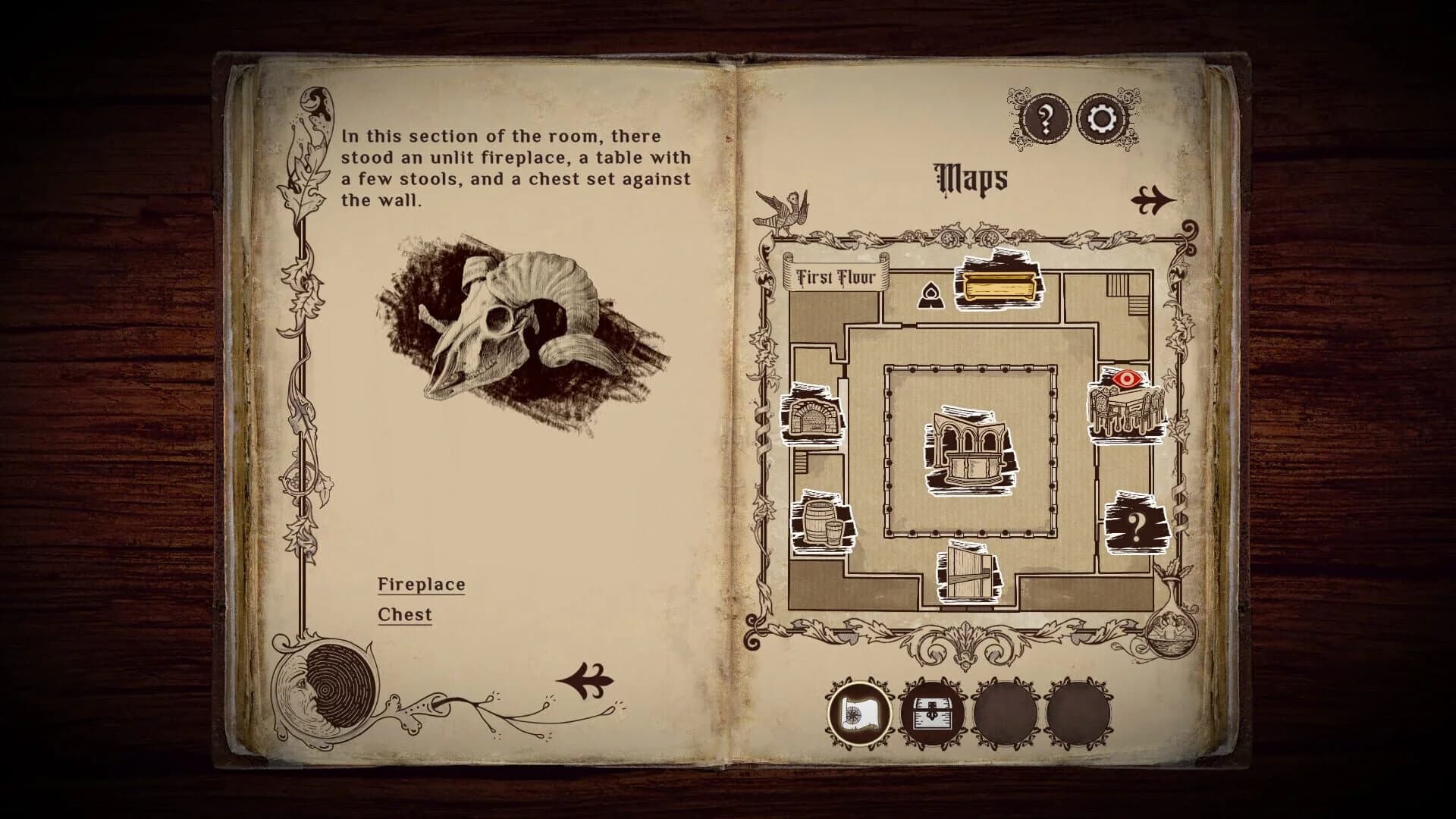
Task: Click the highlighted golden chest on the map
Action: pos(1001,286)
